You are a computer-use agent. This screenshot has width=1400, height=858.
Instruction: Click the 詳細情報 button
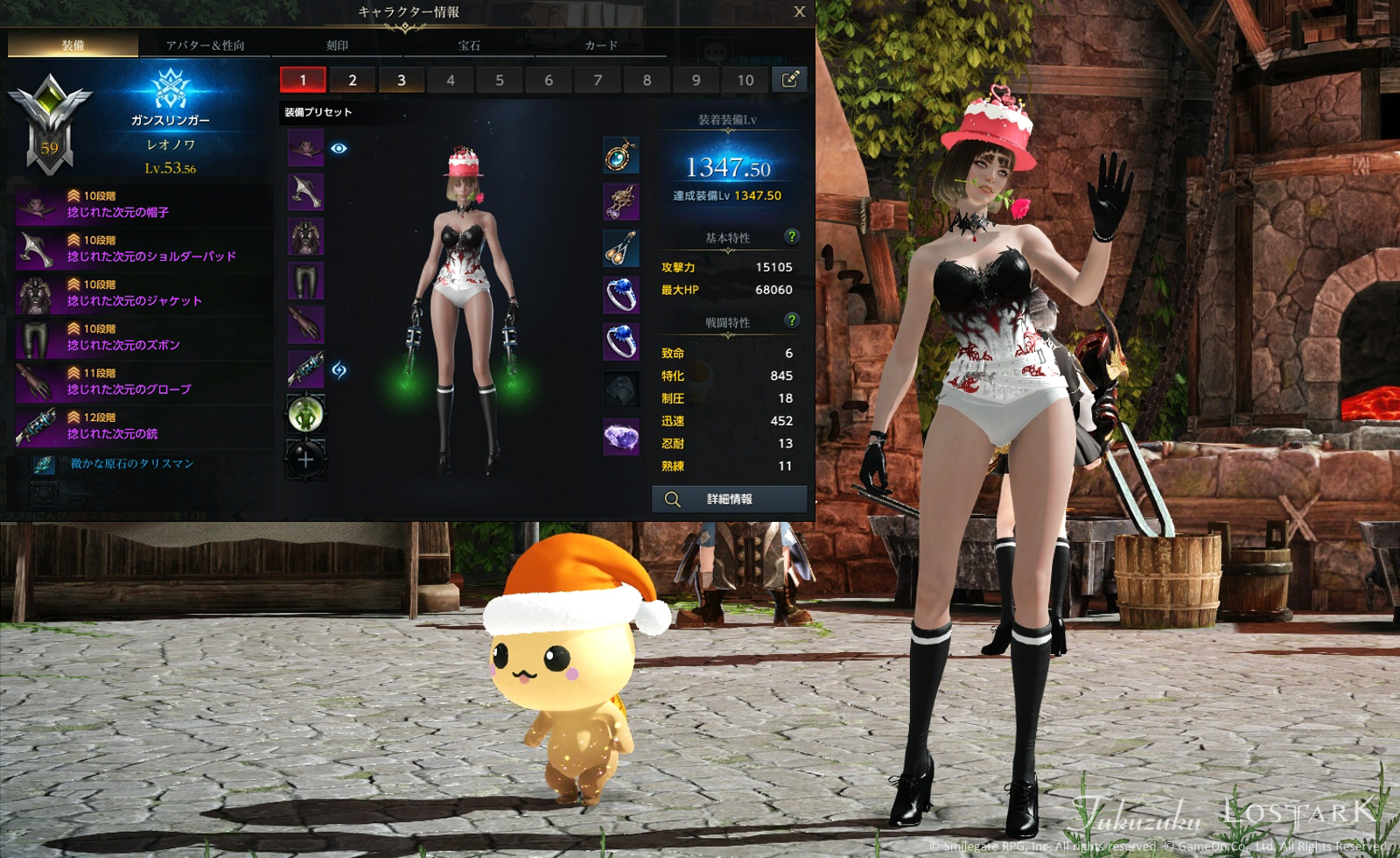point(727,498)
